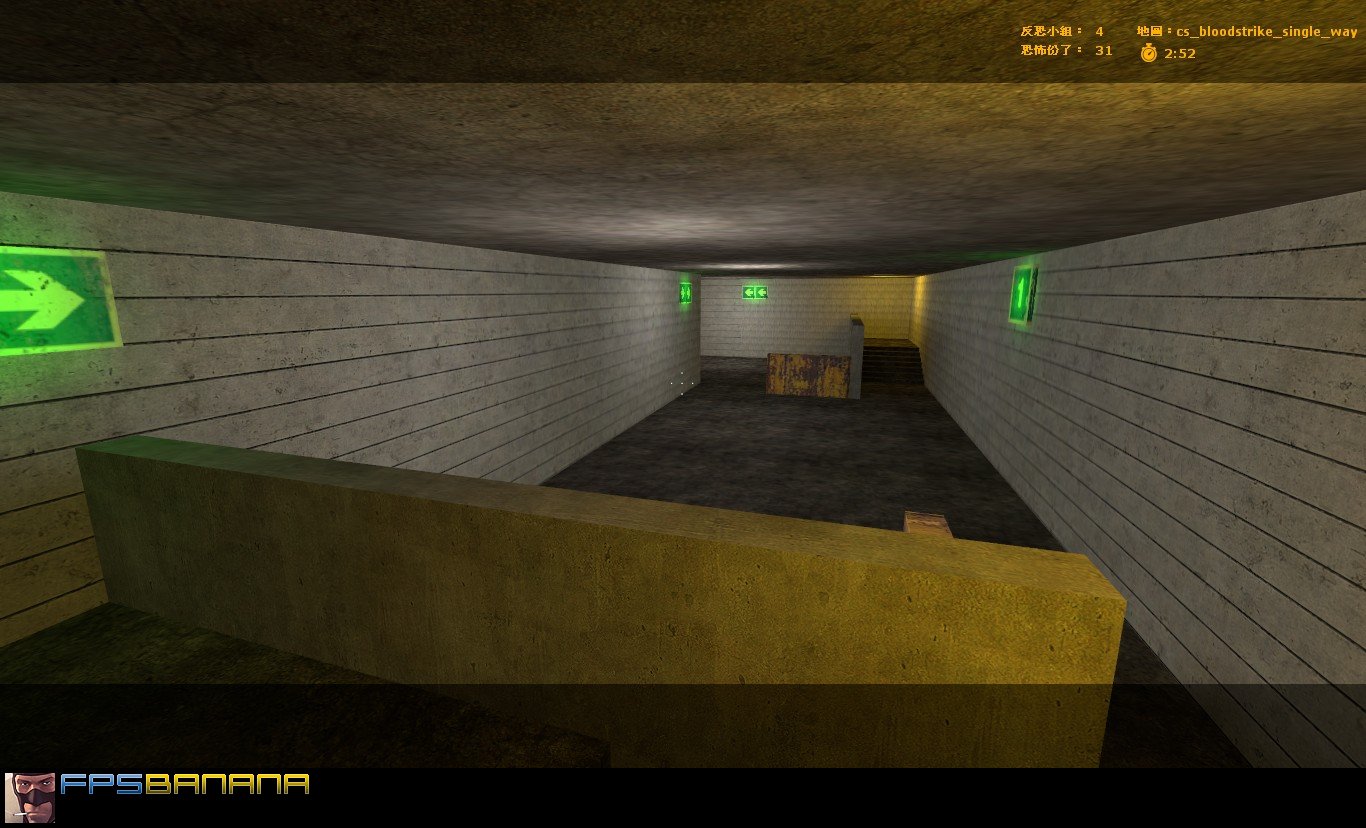Click the rusty wooden crate in the corridor
This screenshot has width=1366, height=828.
coord(806,373)
